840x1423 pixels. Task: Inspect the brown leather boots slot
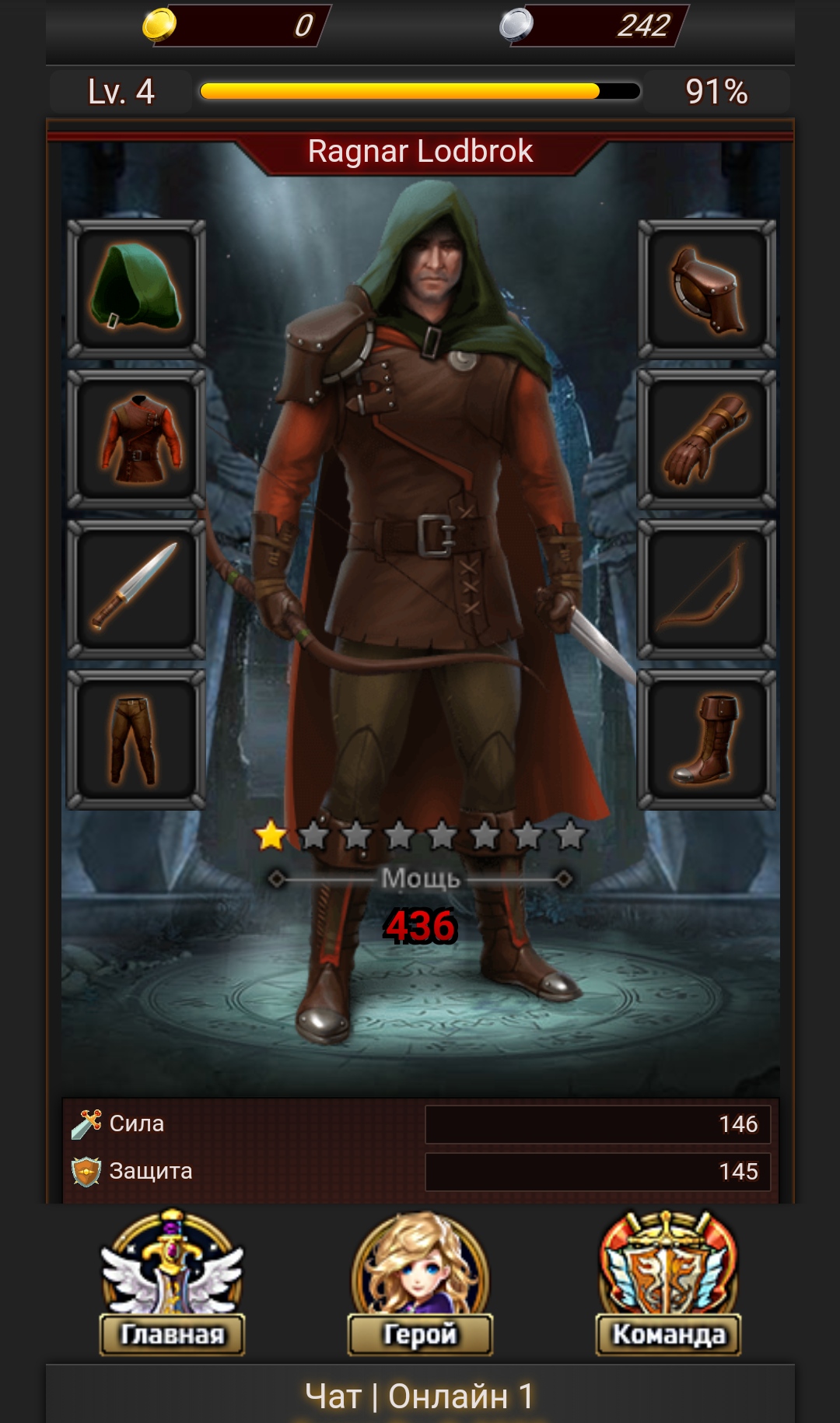coord(706,739)
